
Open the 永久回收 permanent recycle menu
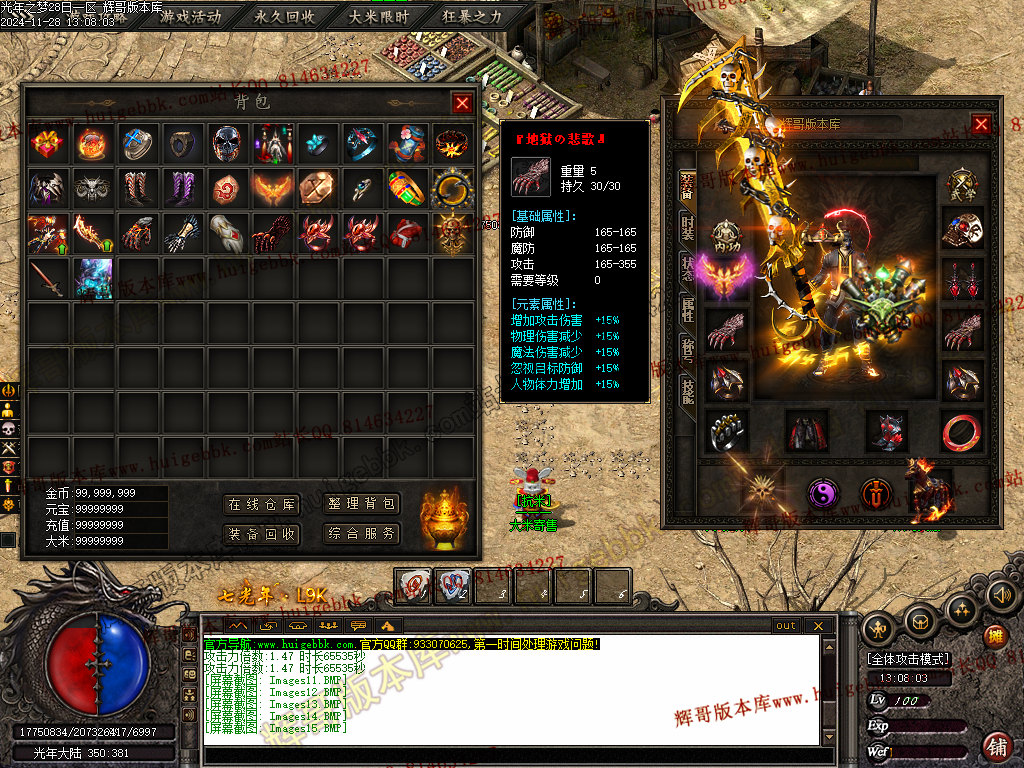point(285,17)
